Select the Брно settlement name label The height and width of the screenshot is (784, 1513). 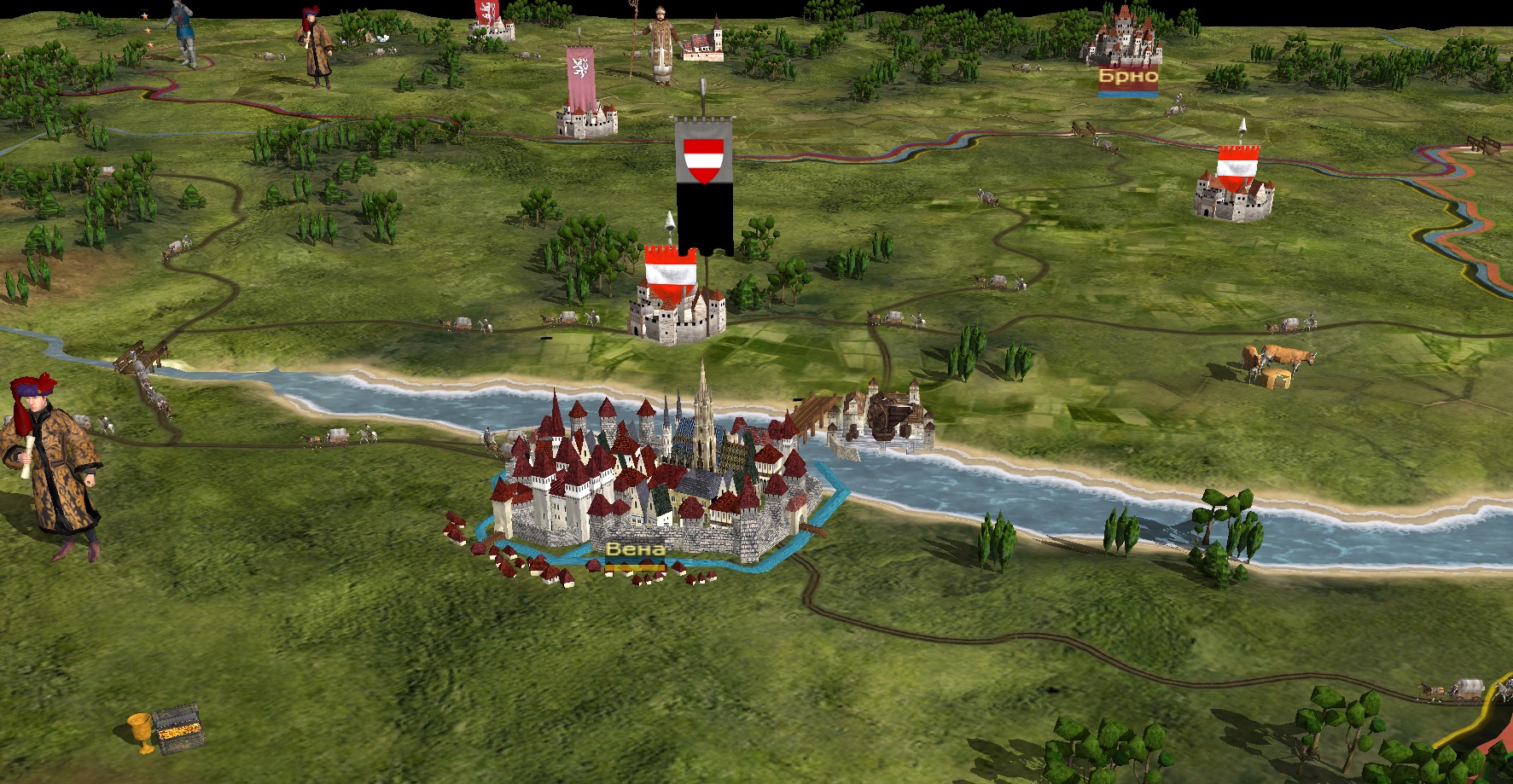coord(1127,77)
